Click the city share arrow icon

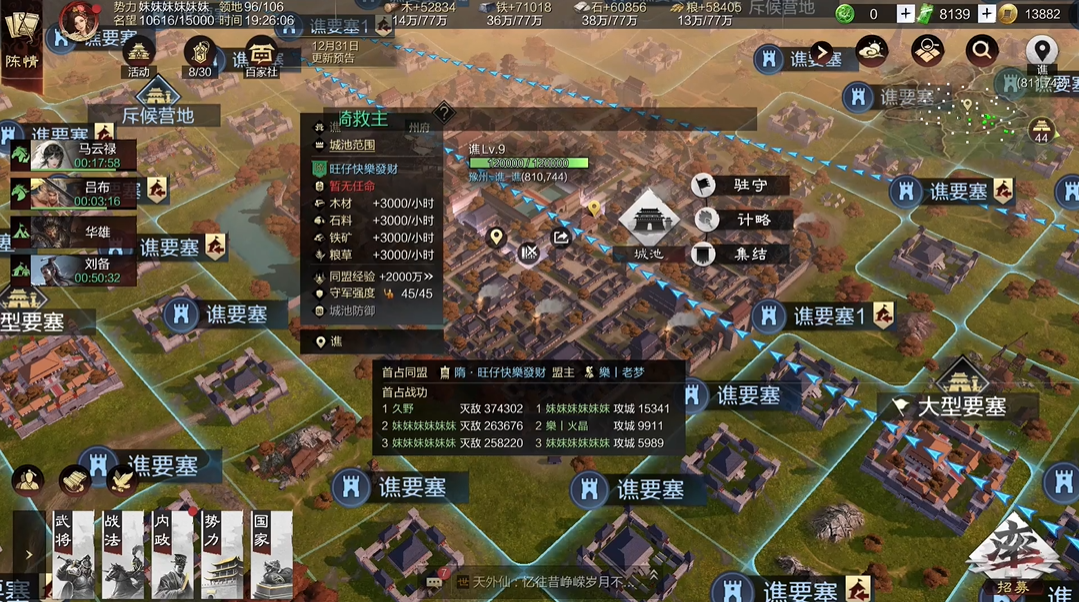(561, 237)
